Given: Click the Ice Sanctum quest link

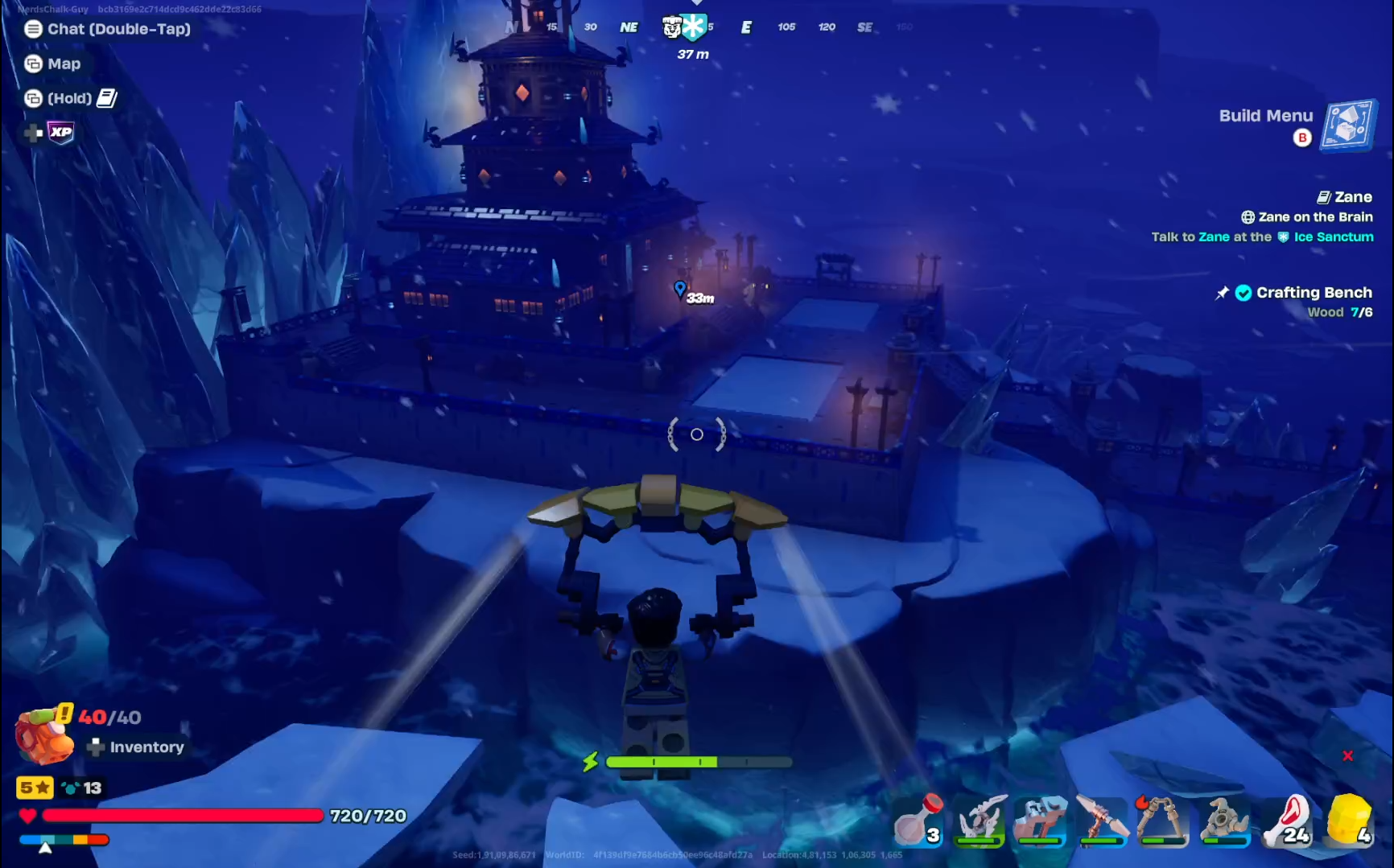Looking at the screenshot, I should (1333, 237).
